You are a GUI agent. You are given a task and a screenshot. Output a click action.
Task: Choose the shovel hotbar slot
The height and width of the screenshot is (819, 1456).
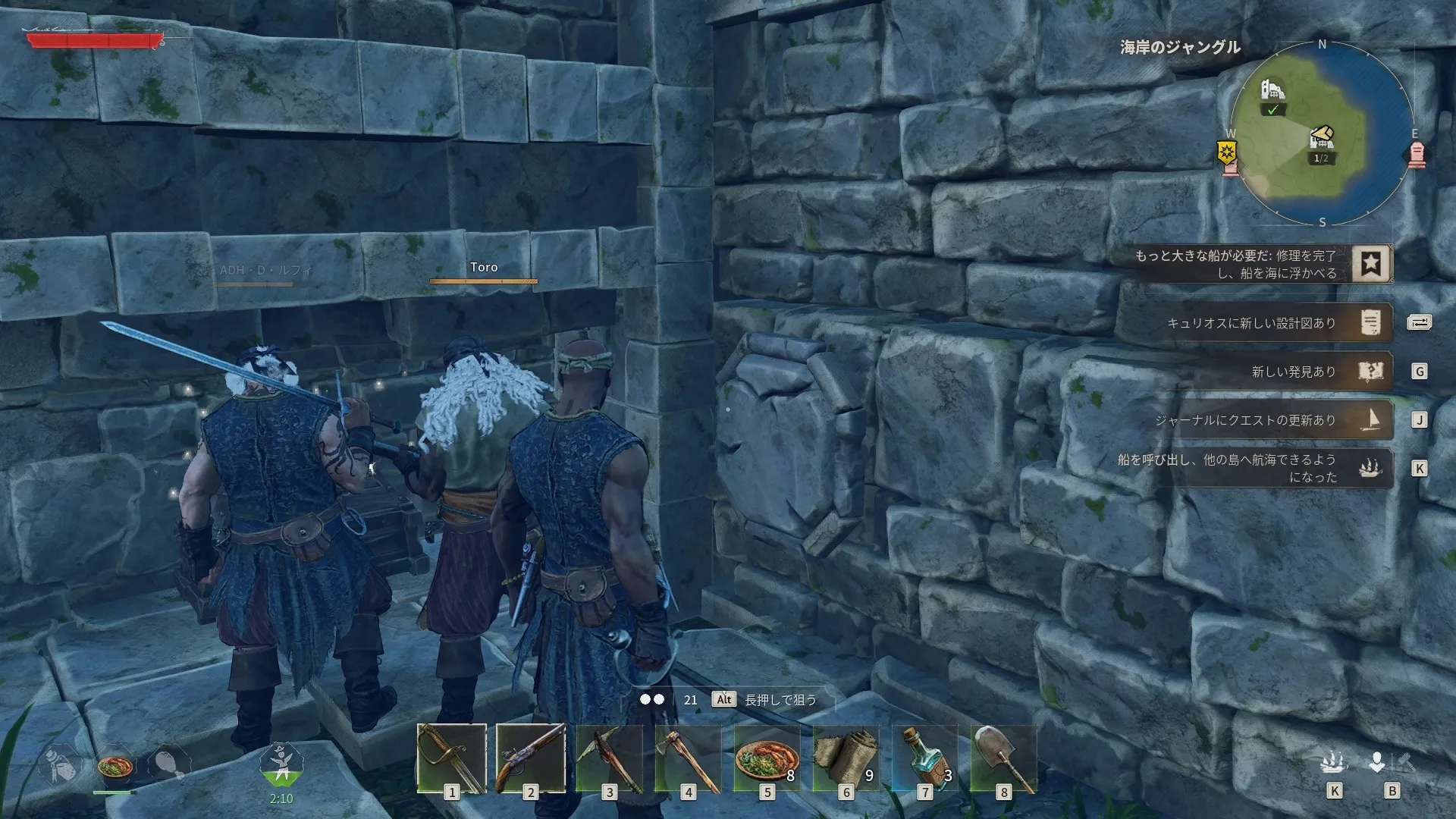coord(1004,758)
